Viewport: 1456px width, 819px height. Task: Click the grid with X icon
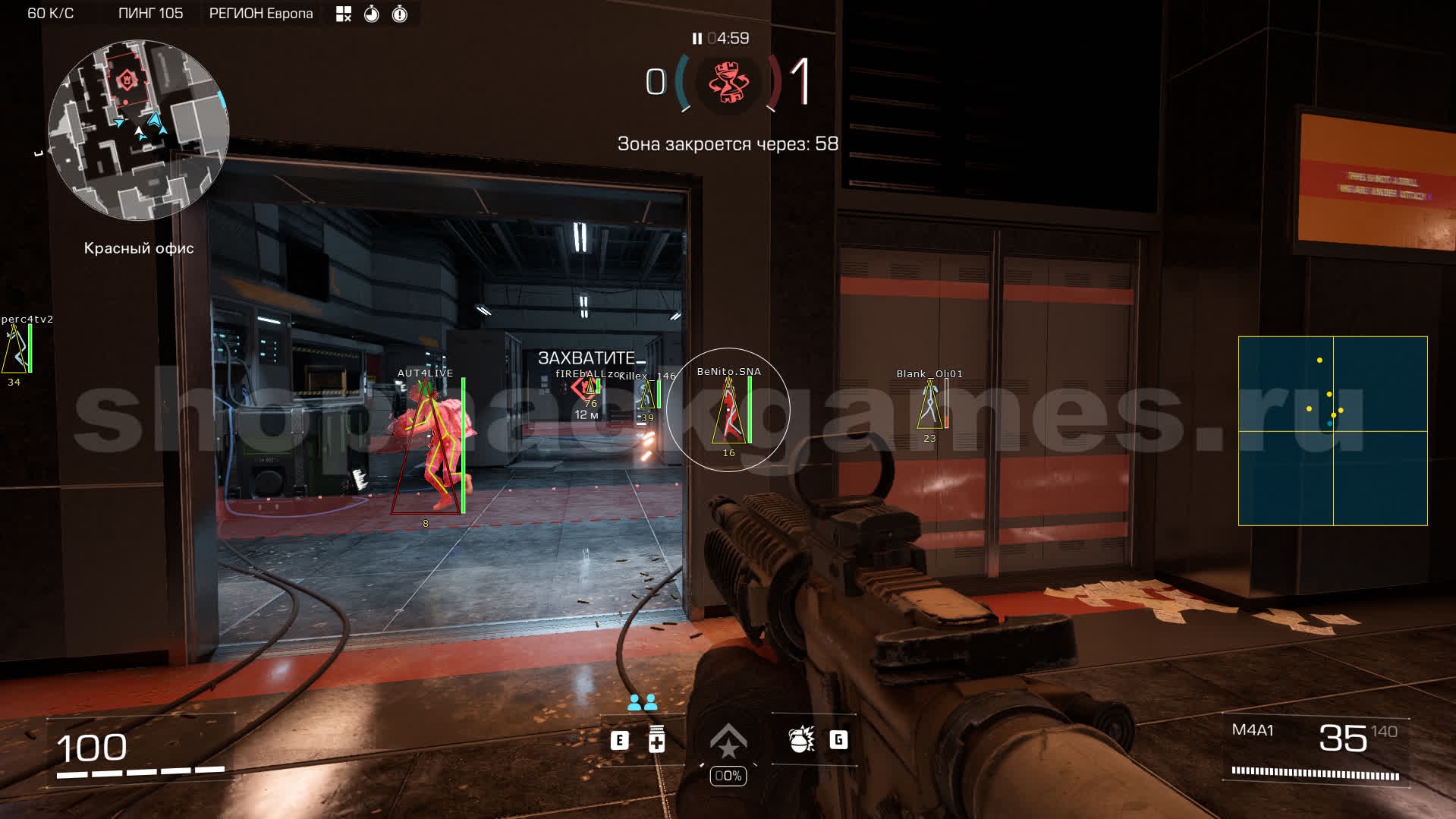[344, 14]
